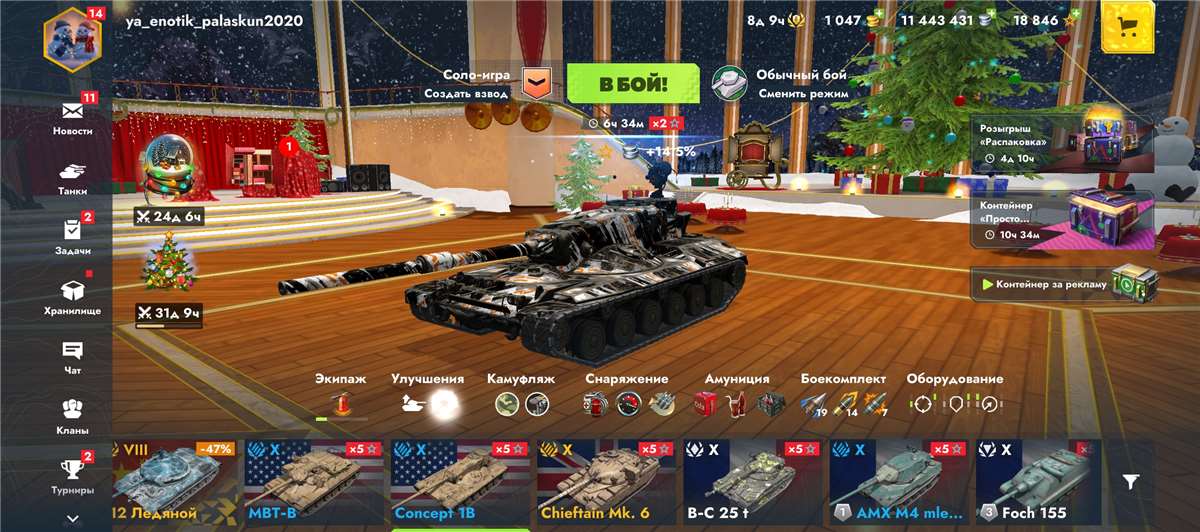Open the Турниры tournaments menu
Image resolution: width=1200 pixels, height=532 pixels.
point(72,475)
